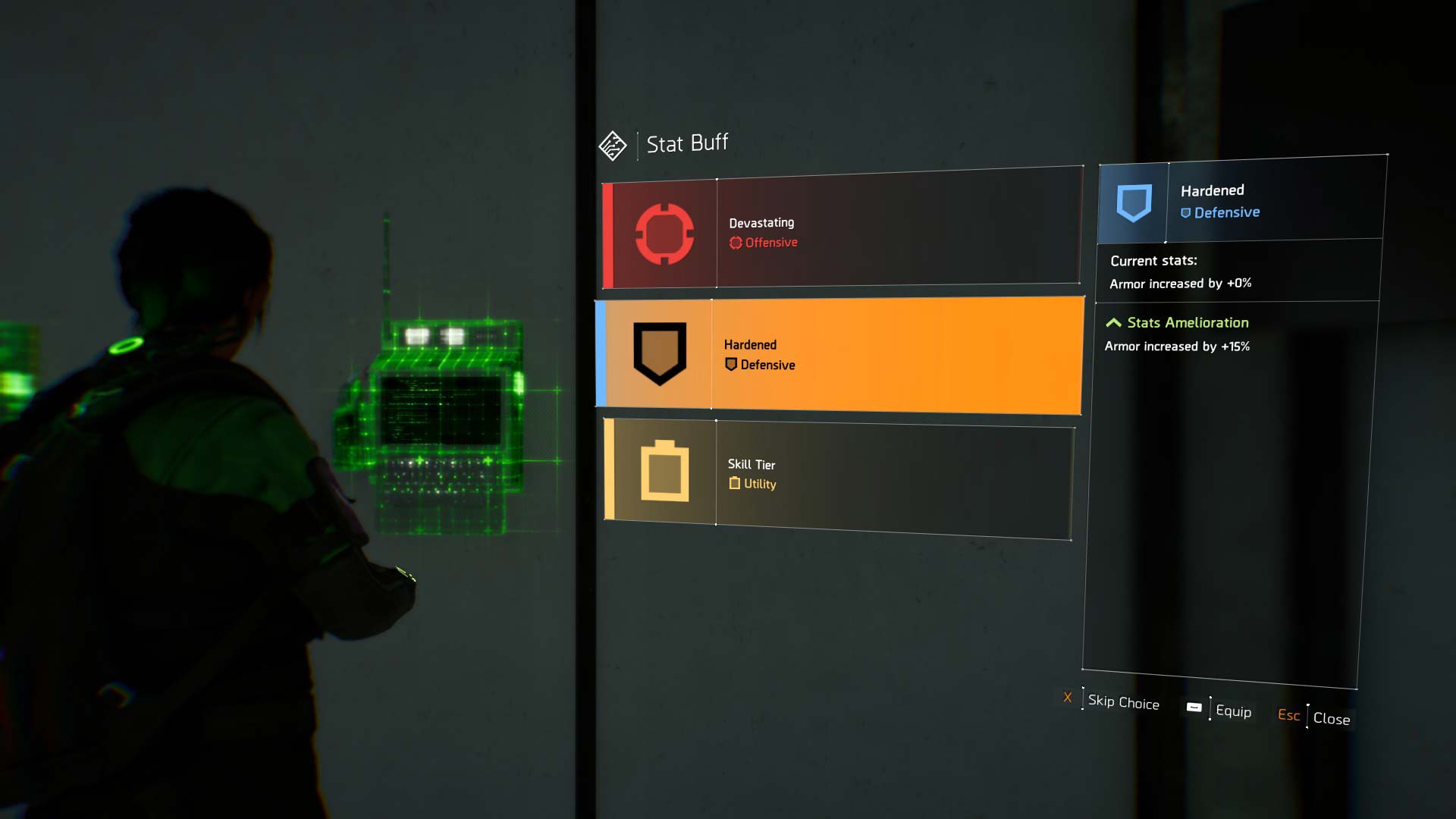Click Skip Choice
The width and height of the screenshot is (1456, 819).
click(x=1123, y=703)
